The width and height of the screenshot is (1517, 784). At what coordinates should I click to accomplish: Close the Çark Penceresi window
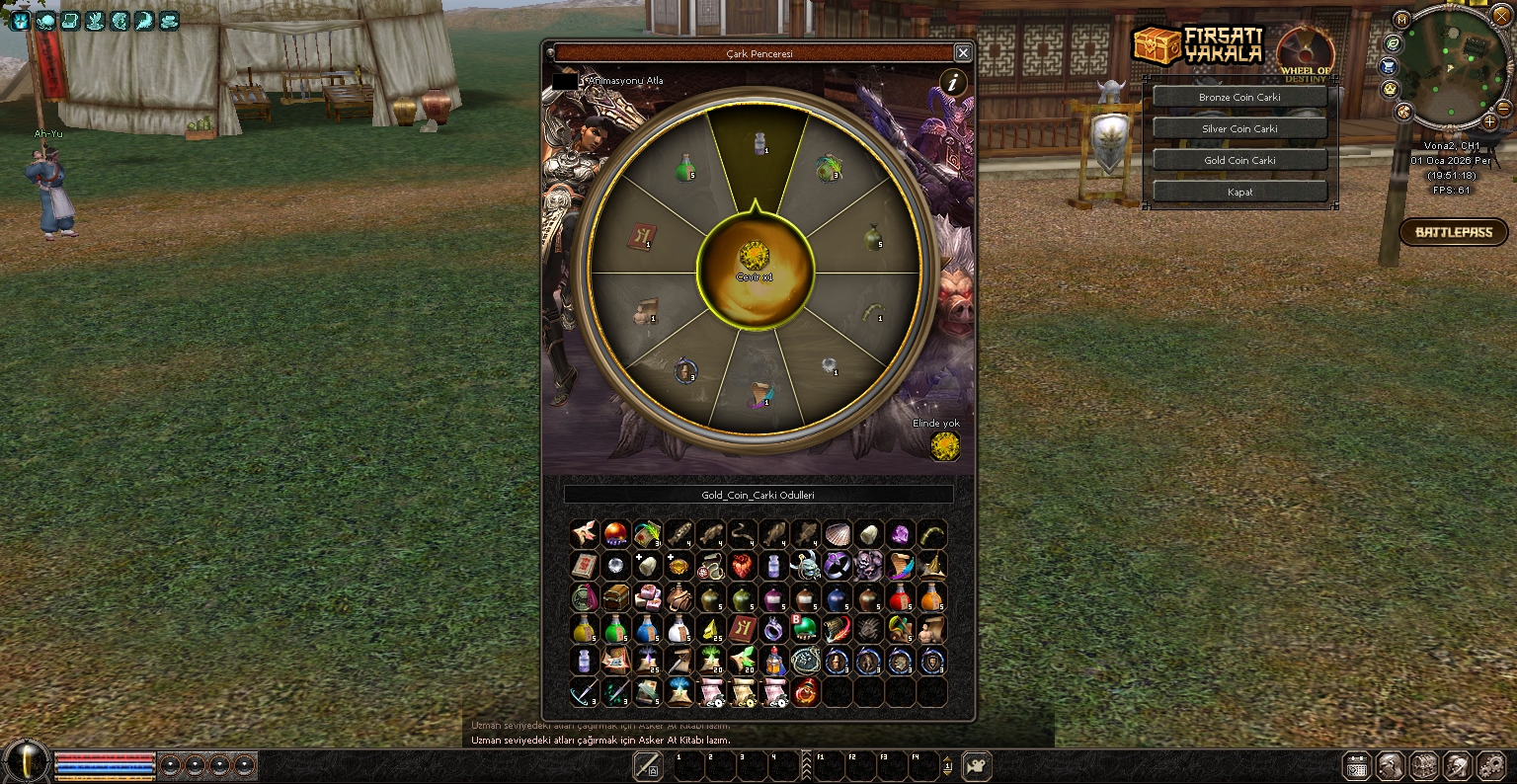[x=963, y=53]
